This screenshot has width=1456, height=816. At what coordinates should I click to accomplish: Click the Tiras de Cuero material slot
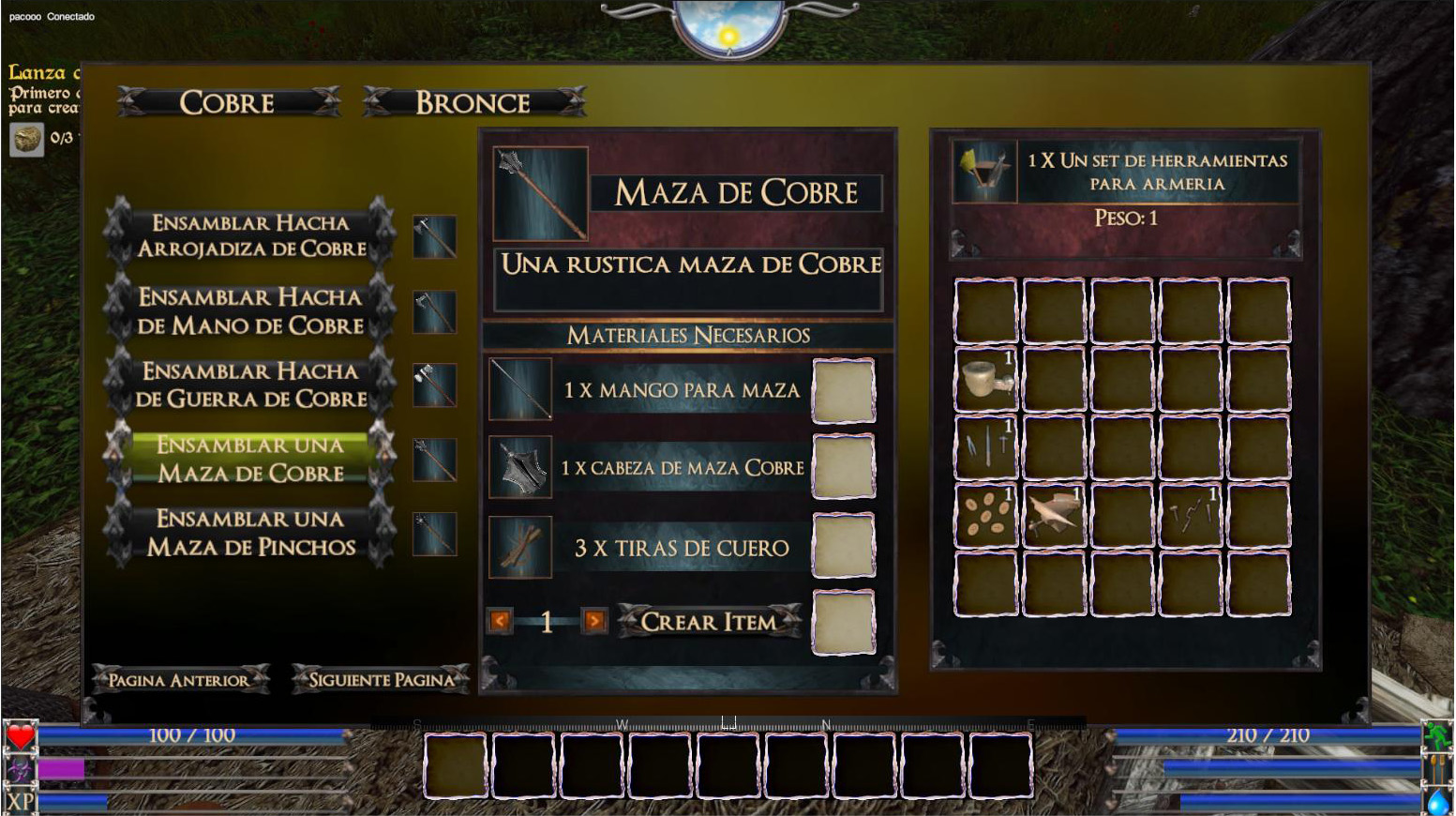coord(844,546)
